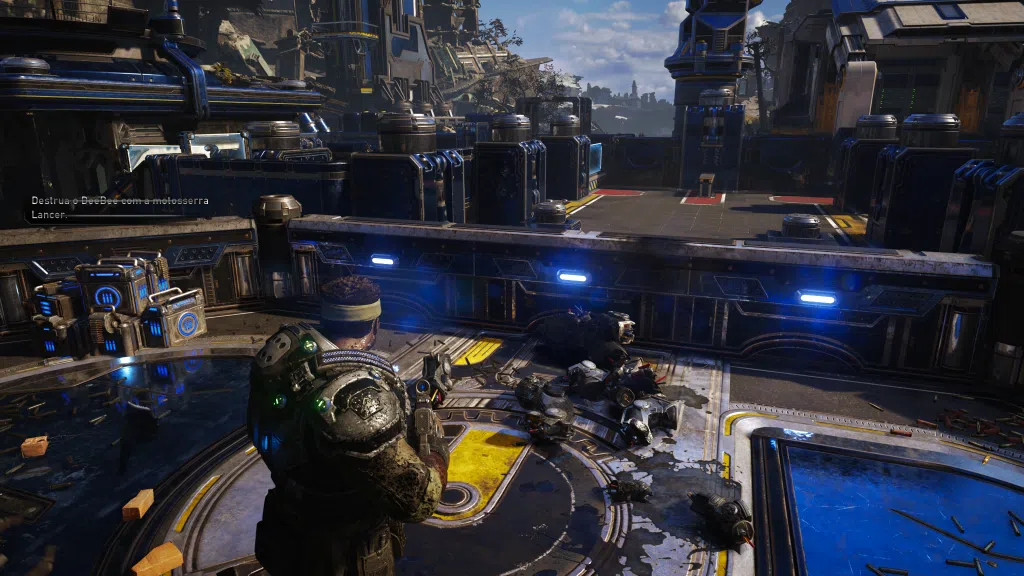The height and width of the screenshot is (576, 1024).
Task: Select the 'Destrua o DeeBee' objective tracker
Action: coord(118,207)
